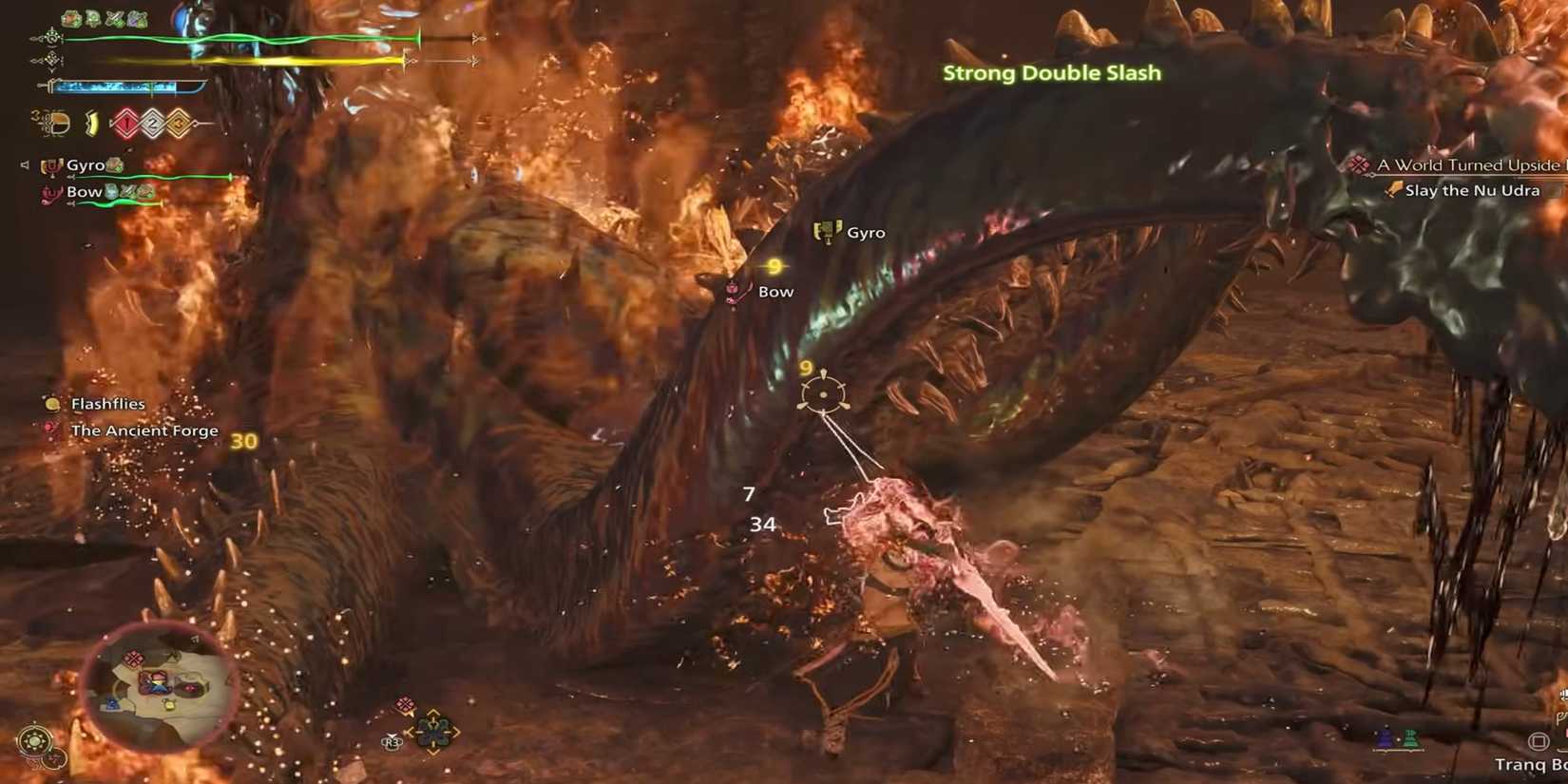The height and width of the screenshot is (784, 1568).
Task: Click the Tranq Bomb circle button prompt
Action: pyautogui.click(x=1540, y=739)
